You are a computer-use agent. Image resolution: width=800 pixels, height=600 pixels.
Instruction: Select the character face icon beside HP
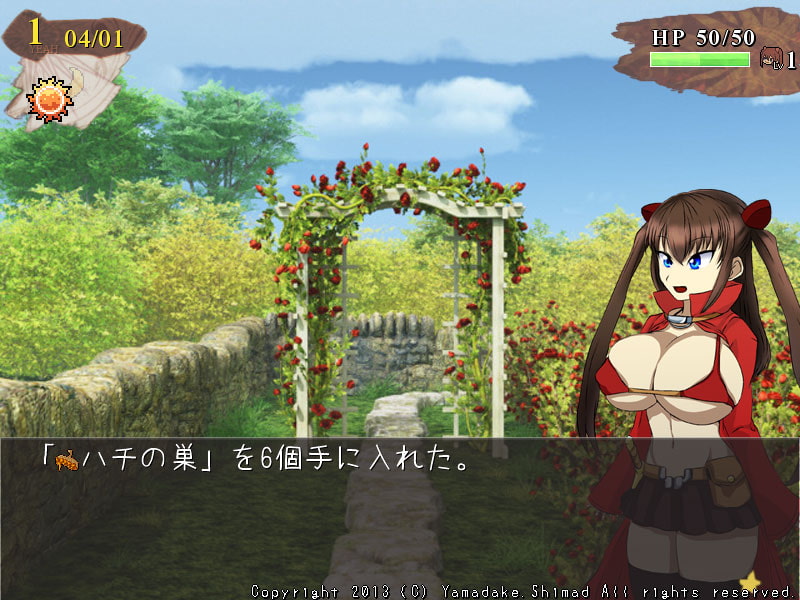pyautogui.click(x=771, y=58)
